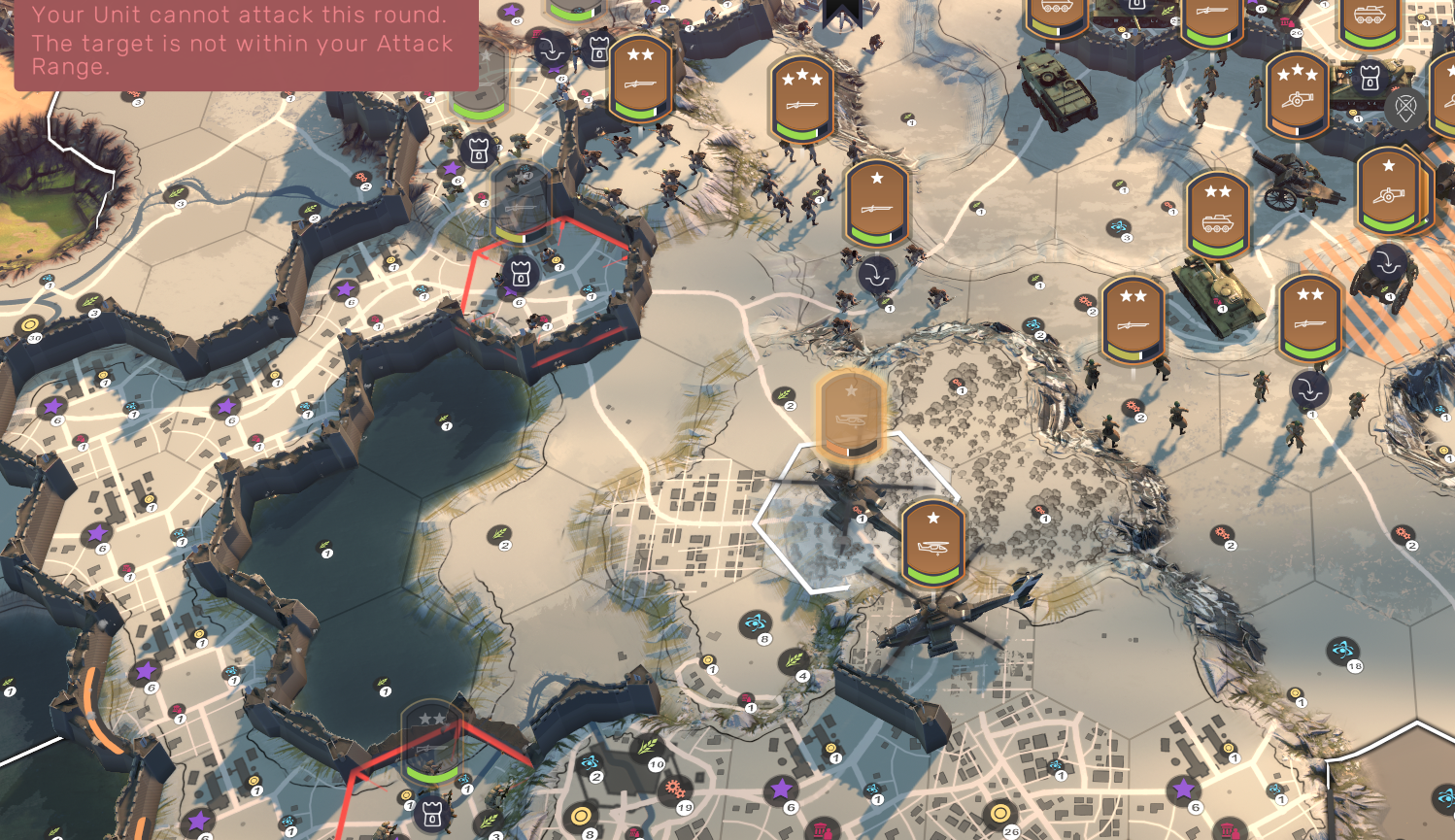Select the glowing highlighted helicopter unit badge

[851, 416]
